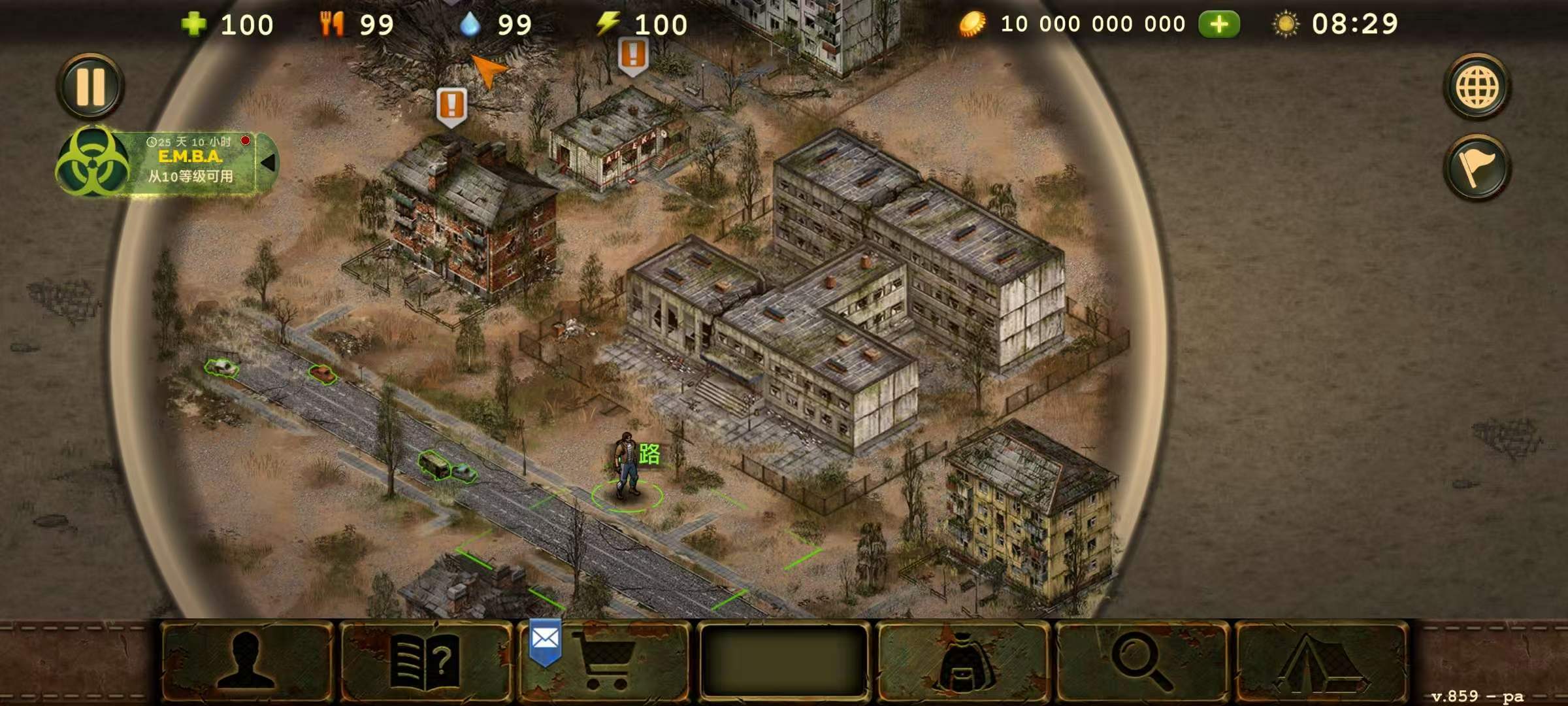Image resolution: width=1568 pixels, height=706 pixels.
Task: Collapse the E.M.B.A. banner with the arrow
Action: (268, 163)
